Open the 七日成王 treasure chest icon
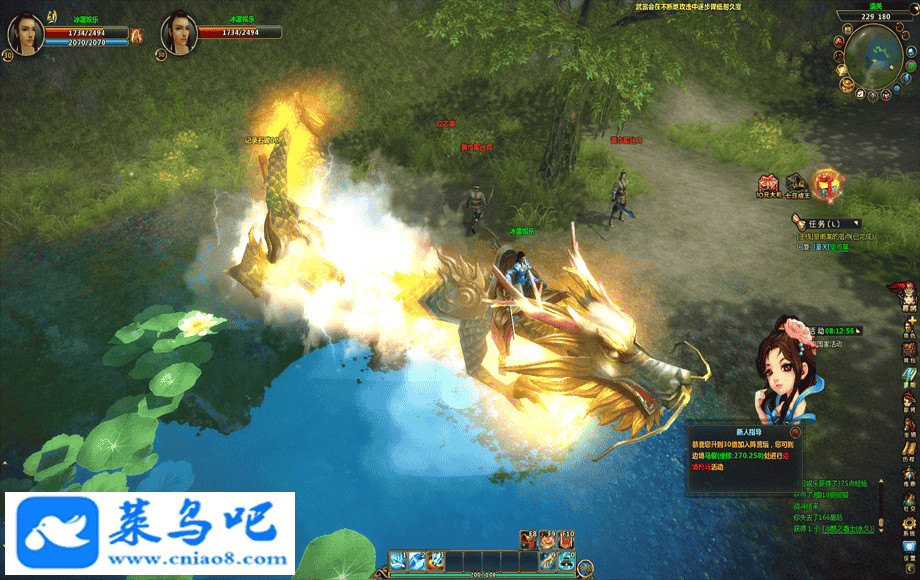The height and width of the screenshot is (580, 920). 797,184
